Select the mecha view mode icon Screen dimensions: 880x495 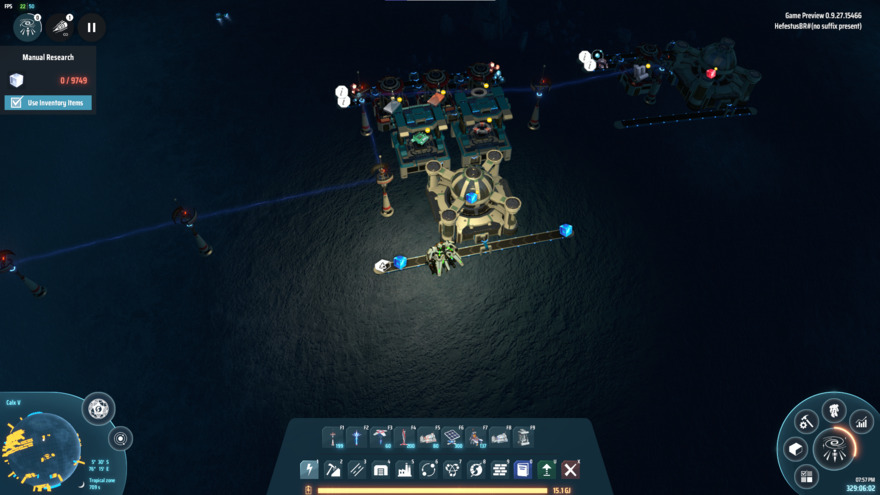point(28,27)
